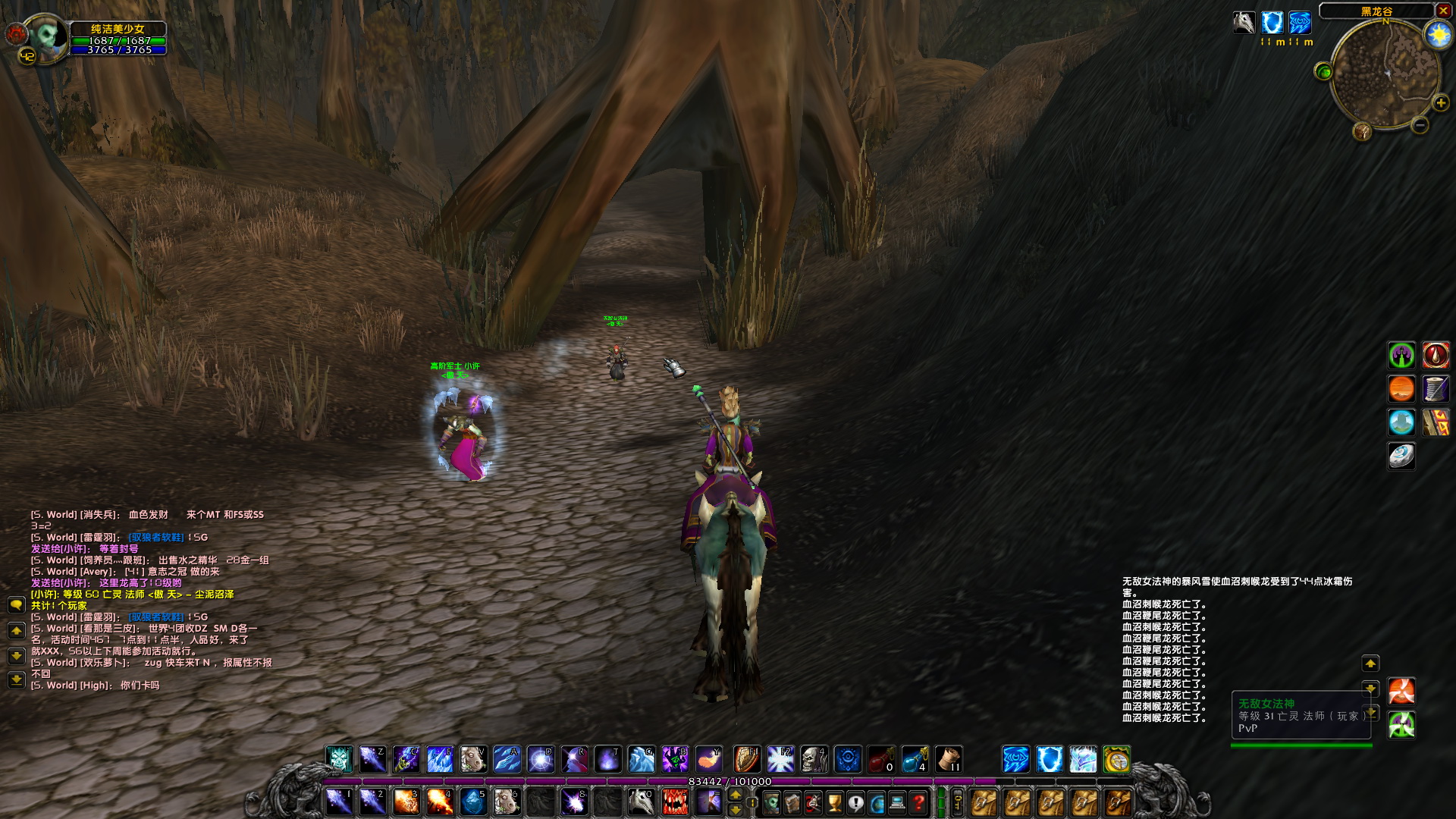Open the talents panel icon
Image resolution: width=1456 pixels, height=819 pixels.
(x=812, y=803)
